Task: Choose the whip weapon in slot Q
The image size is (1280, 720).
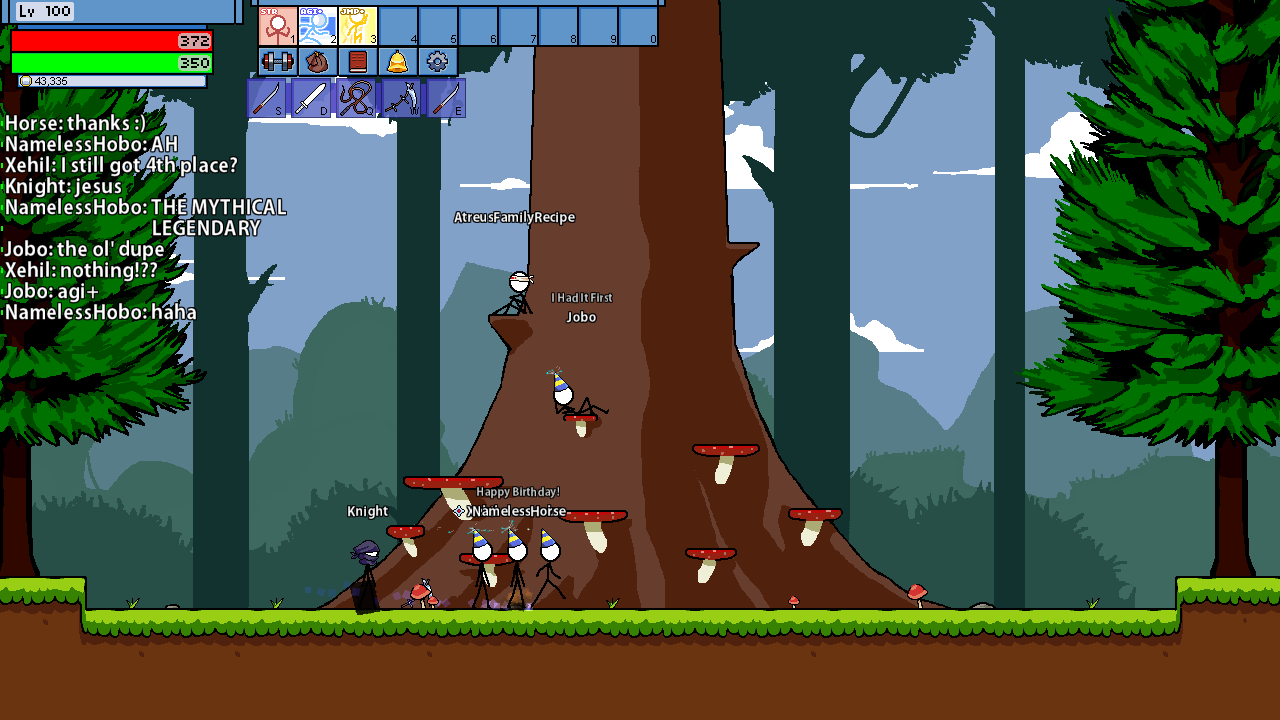Action: click(x=356, y=98)
